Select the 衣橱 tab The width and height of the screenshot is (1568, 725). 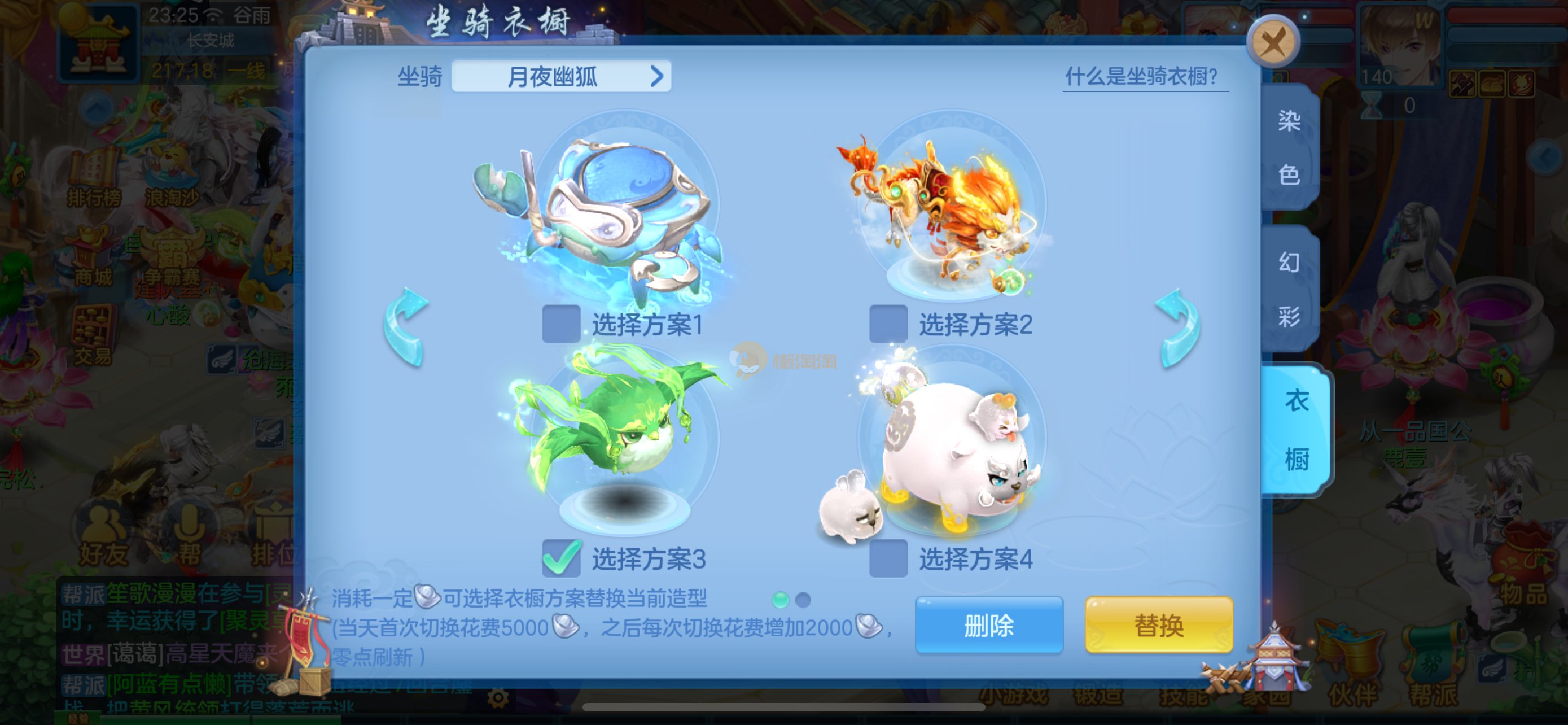tap(1296, 430)
